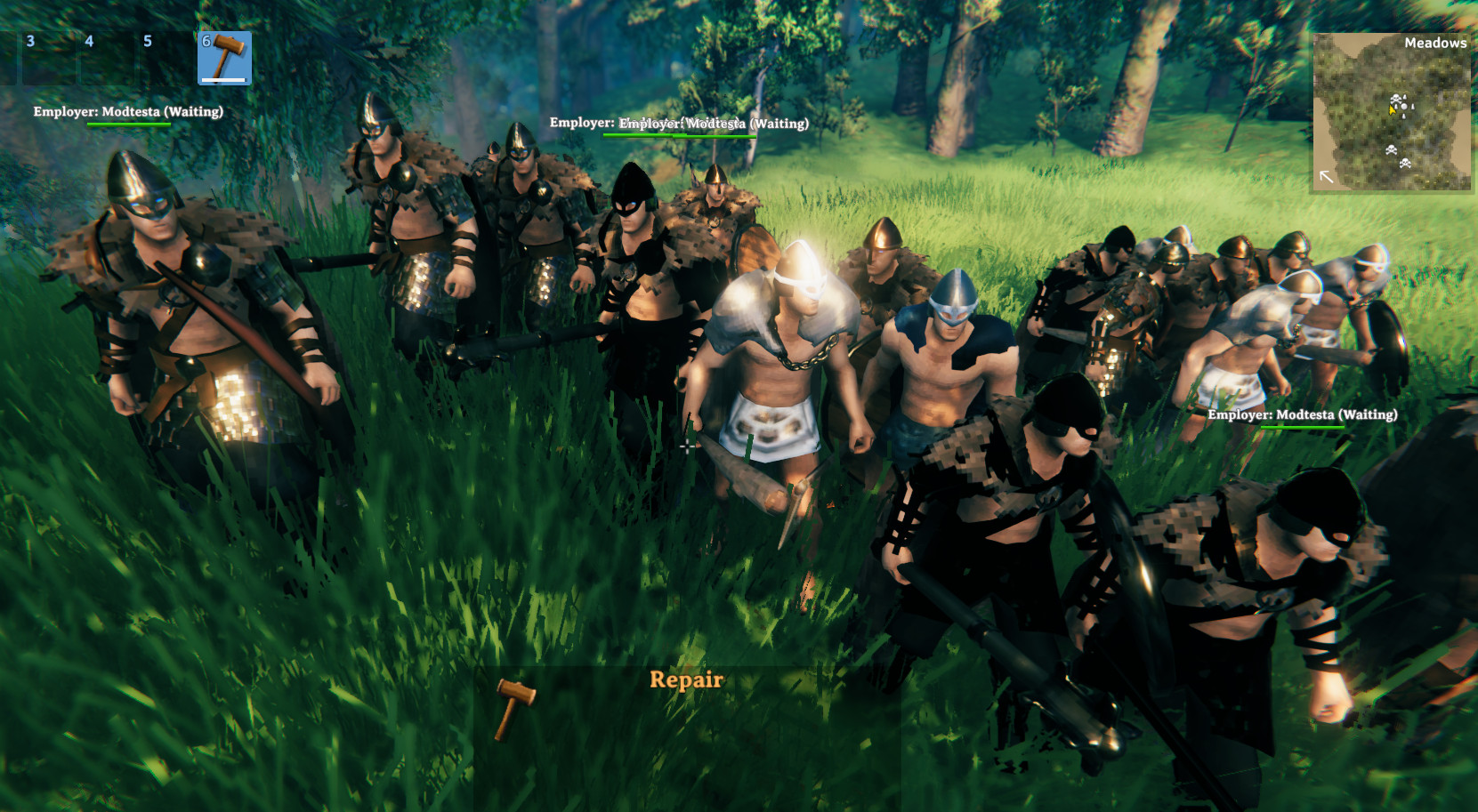
Task: Click the bottom-most skull marker on the minimap
Action: pos(1405,164)
